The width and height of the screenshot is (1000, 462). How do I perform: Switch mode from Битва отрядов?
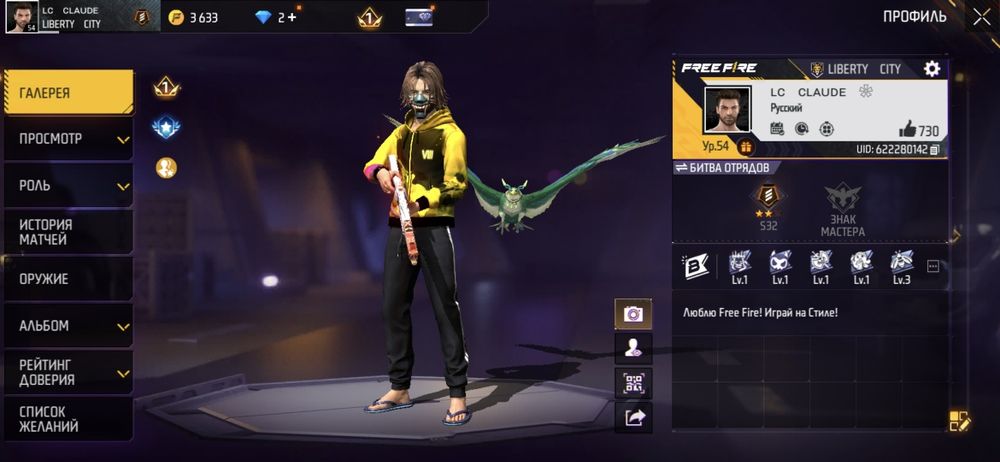[722, 167]
